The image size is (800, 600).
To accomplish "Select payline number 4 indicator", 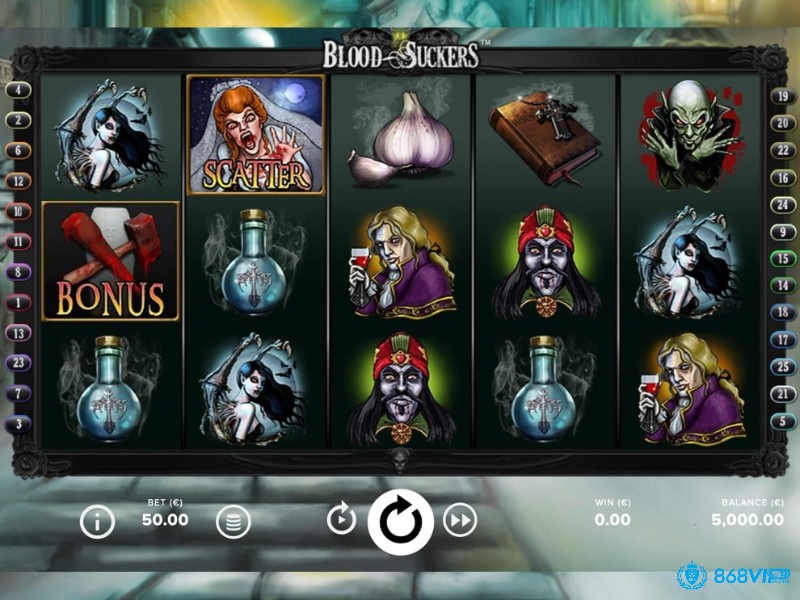I will pyautogui.click(x=19, y=89).
